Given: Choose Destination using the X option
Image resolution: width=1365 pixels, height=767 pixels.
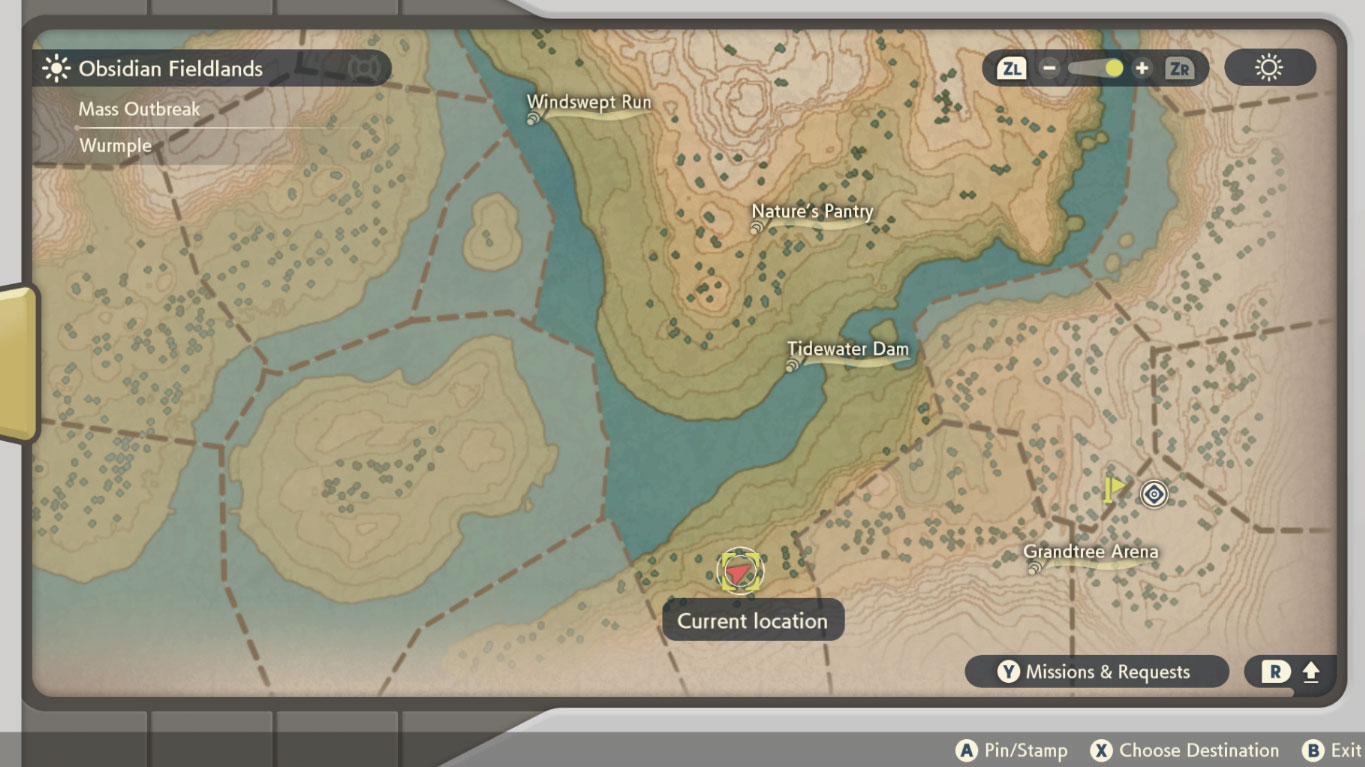Looking at the screenshot, I should pyautogui.click(x=1184, y=749).
